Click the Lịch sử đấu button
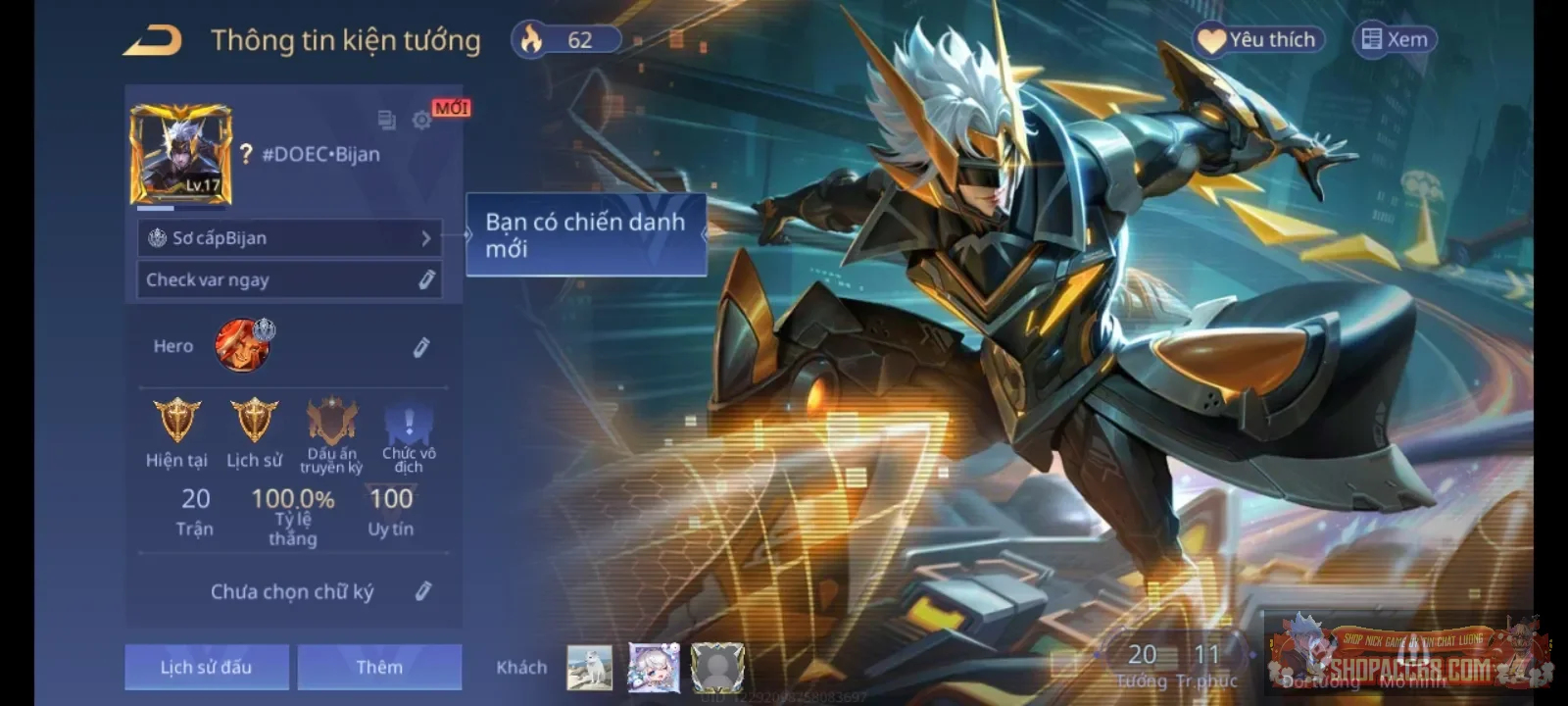1568x706 pixels. [206, 667]
